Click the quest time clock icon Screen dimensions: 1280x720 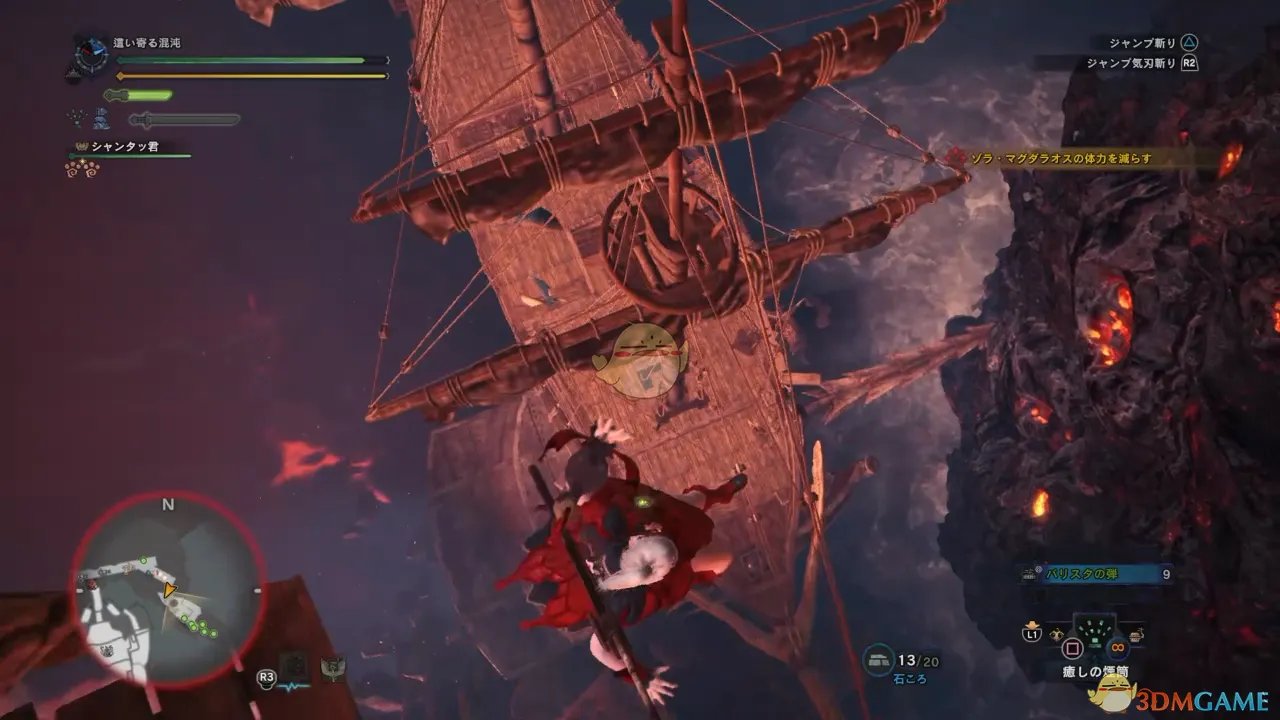[90, 52]
